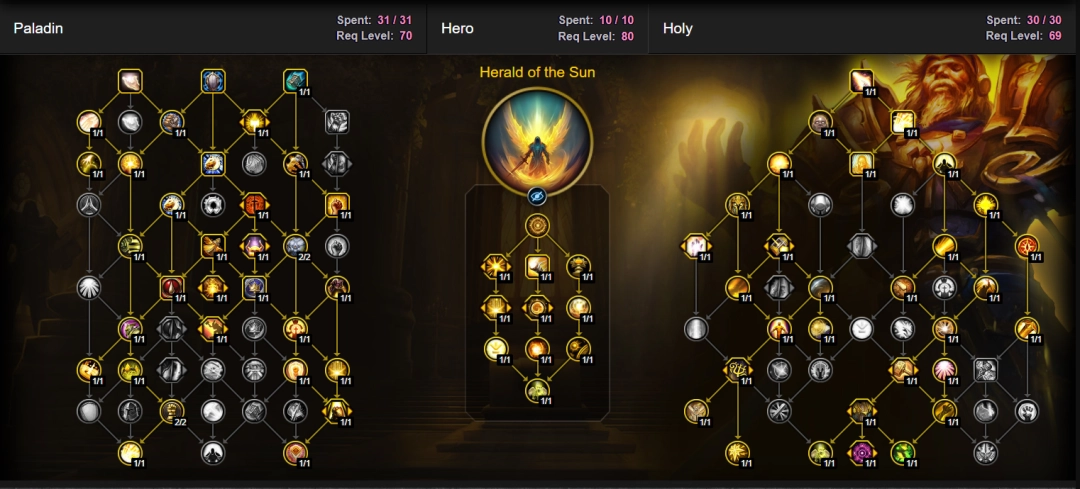Viewport: 1080px width, 489px height.
Task: Choose the grey silhouette talent at Paladin tree's base
Action: tap(212, 453)
